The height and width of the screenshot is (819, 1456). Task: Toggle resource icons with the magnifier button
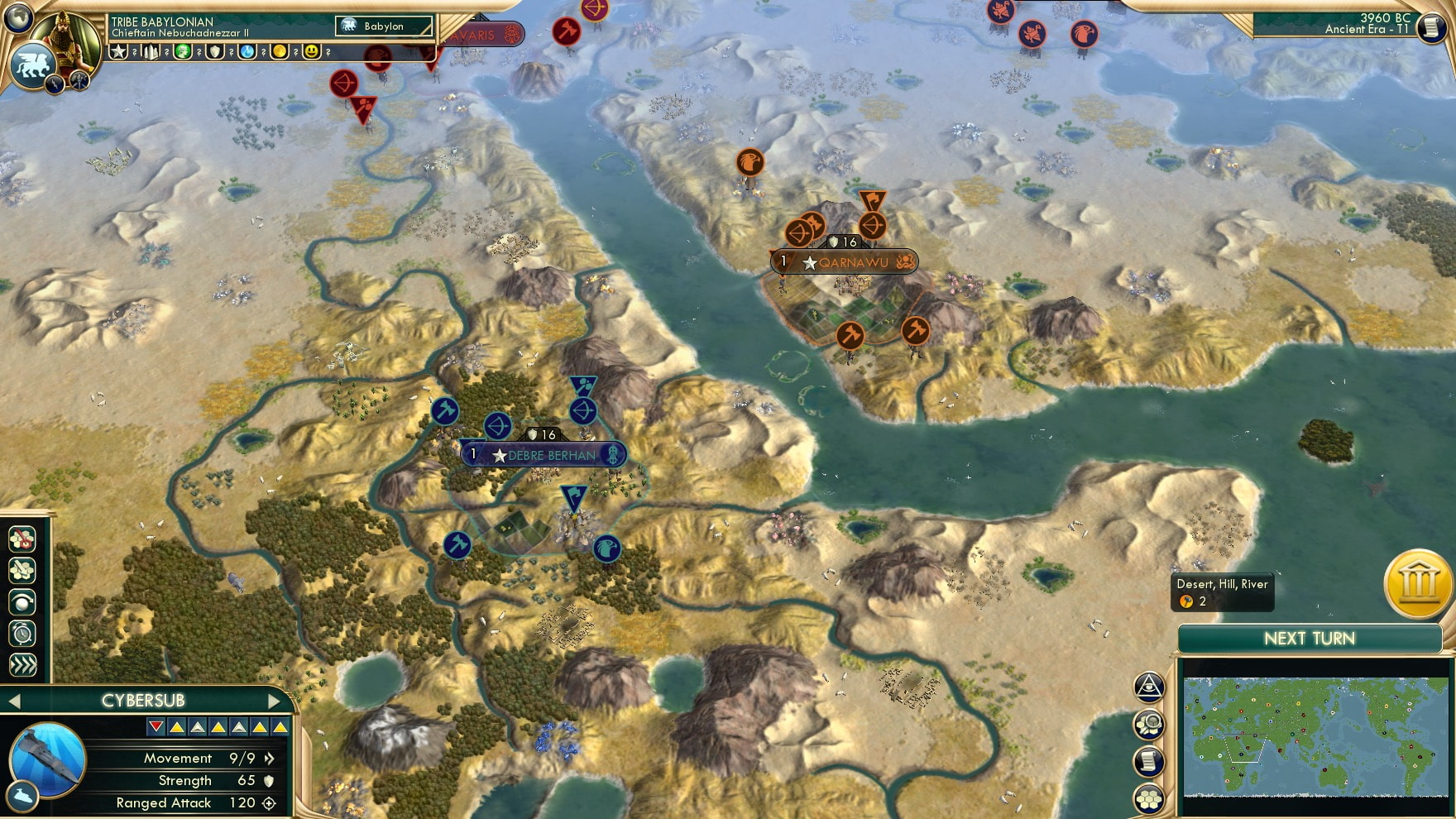1148,724
